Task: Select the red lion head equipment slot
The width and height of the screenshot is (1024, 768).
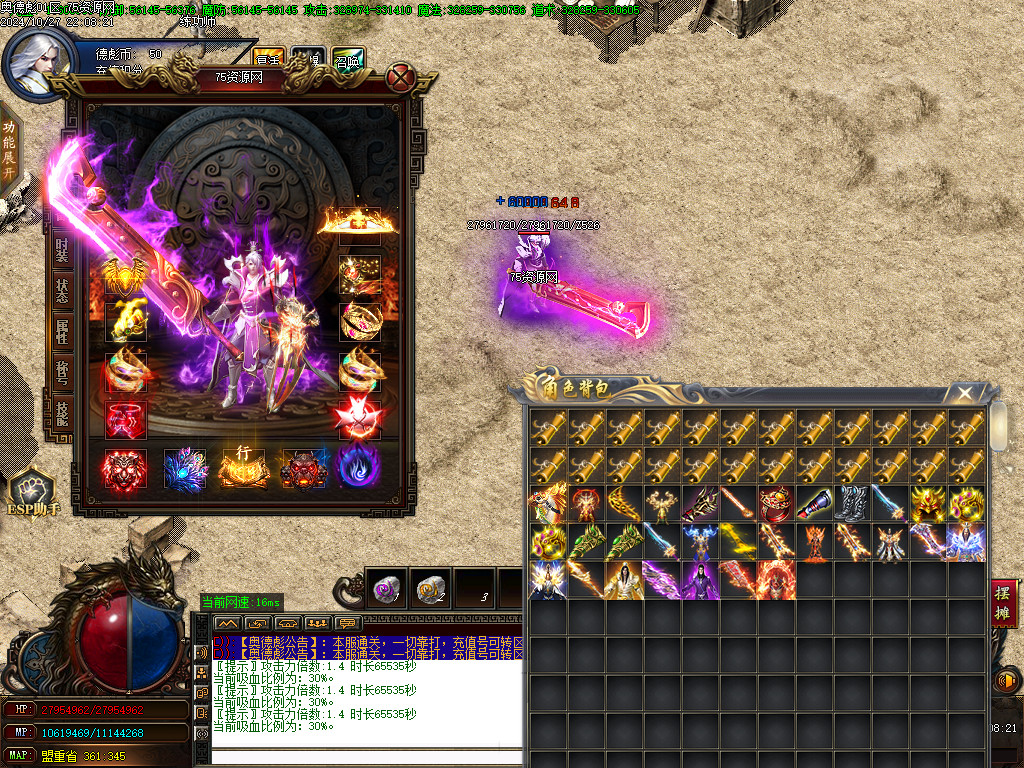Action: [x=125, y=469]
